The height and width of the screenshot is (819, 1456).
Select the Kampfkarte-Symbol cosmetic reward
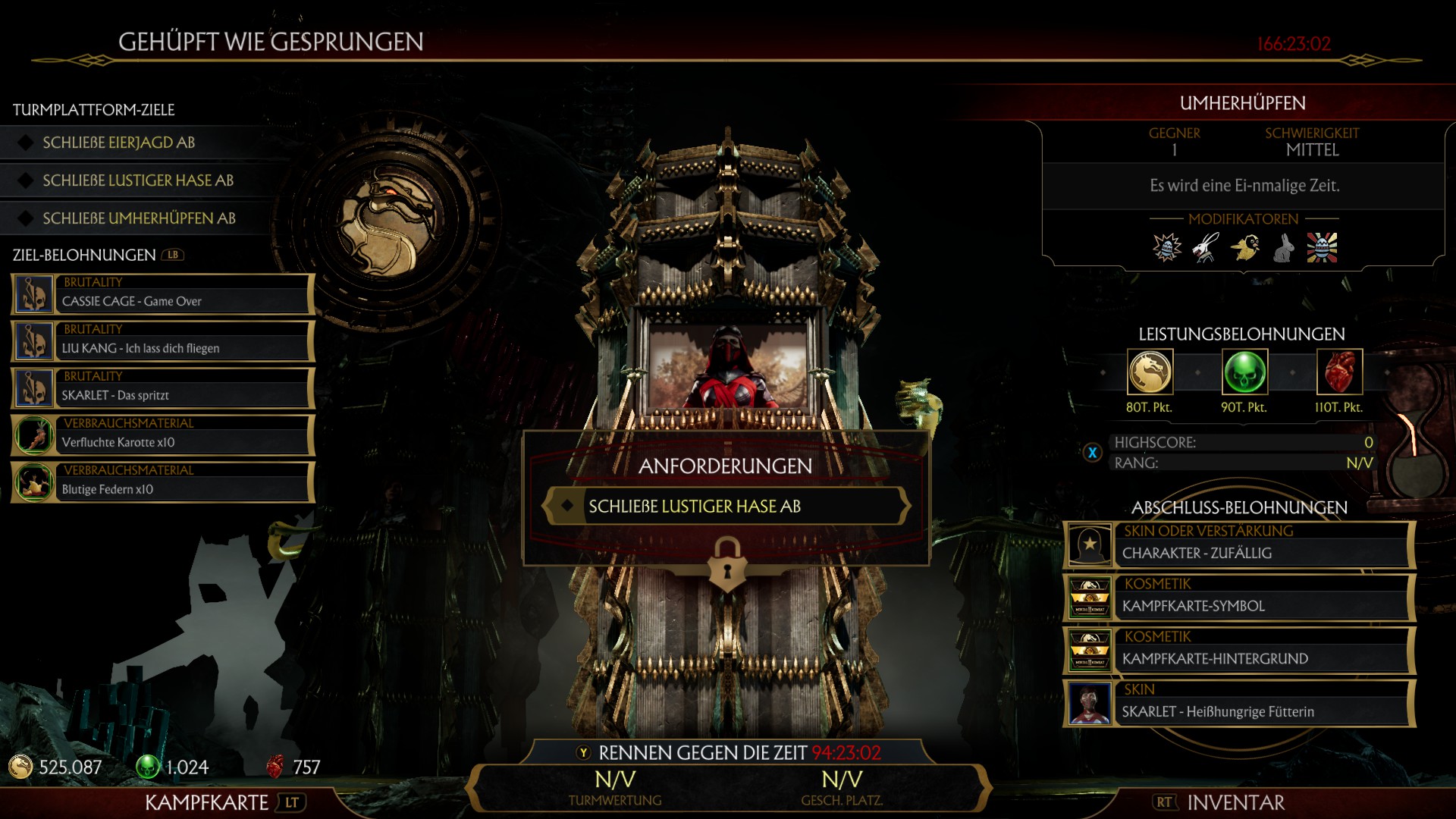pyautogui.click(x=1239, y=598)
